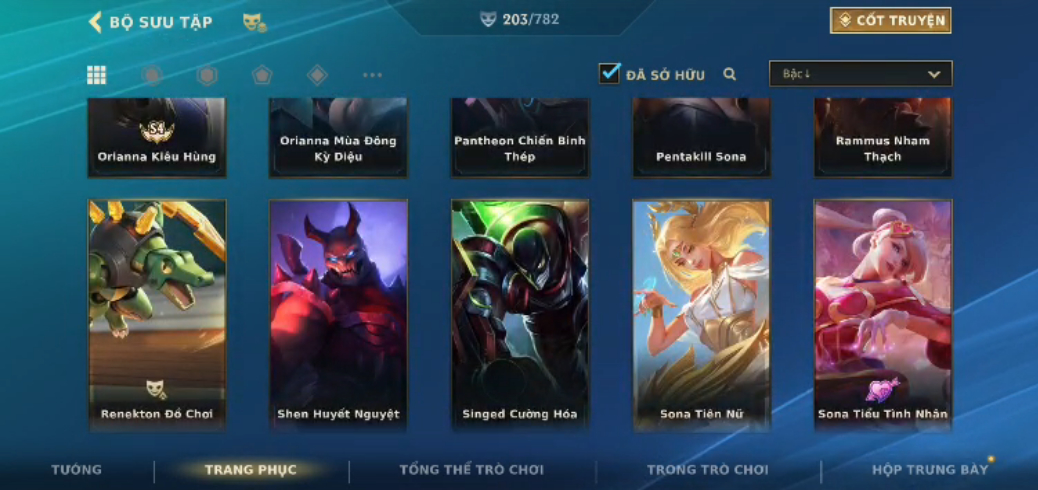This screenshot has height=490, width=1038.
Task: Switch to the Tướng tab
Action: pyautogui.click(x=77, y=470)
